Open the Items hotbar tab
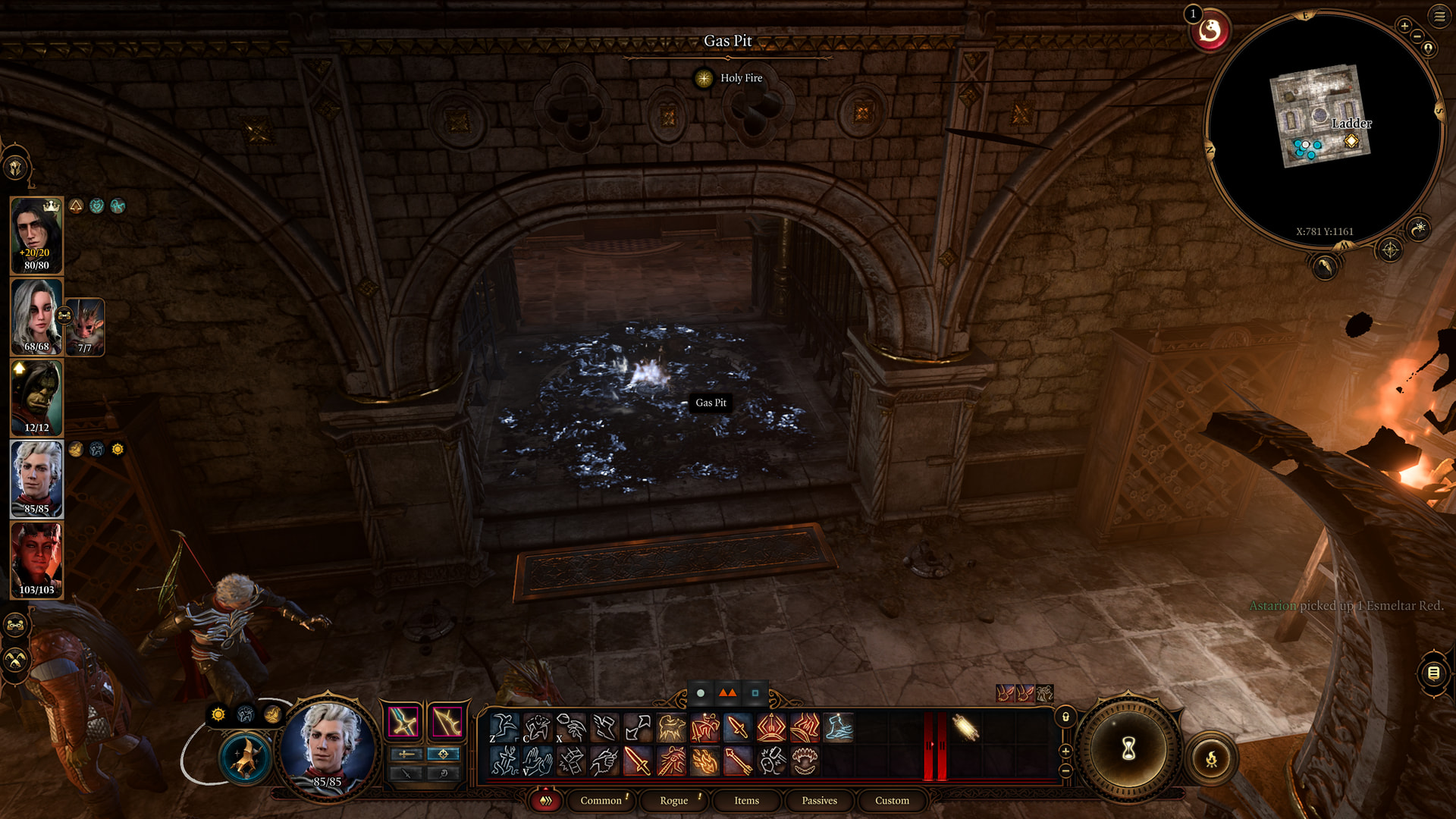 pos(746,800)
